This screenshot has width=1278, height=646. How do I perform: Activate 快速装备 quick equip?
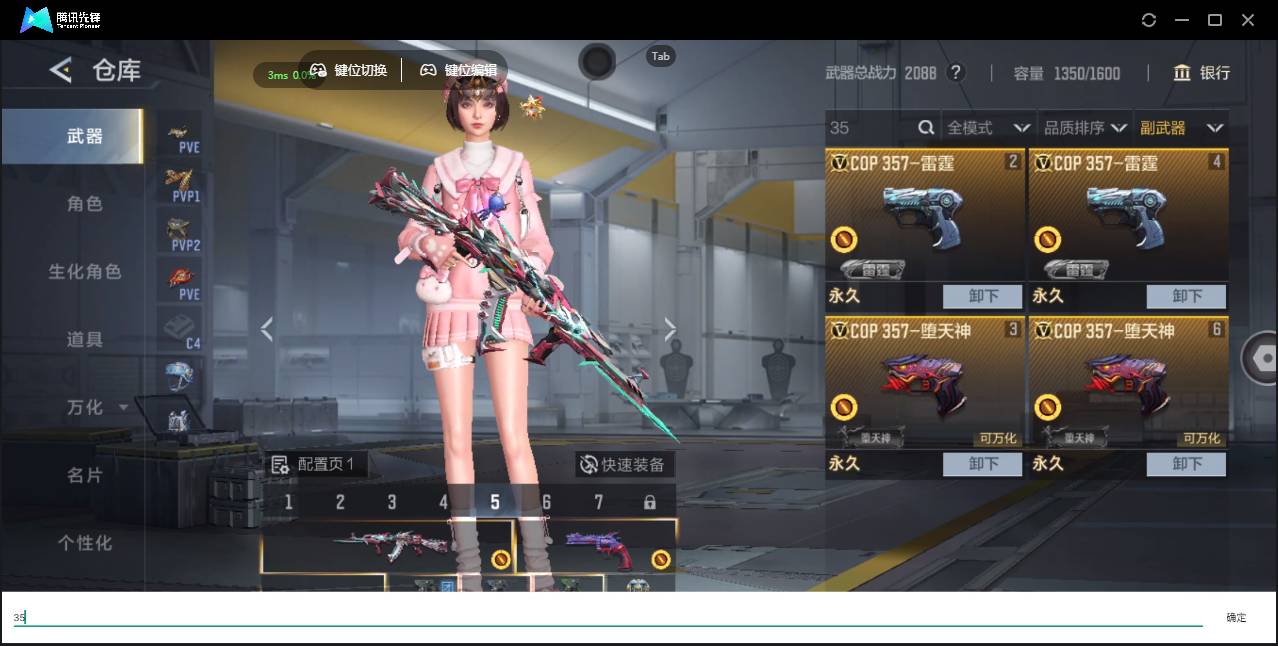624,464
